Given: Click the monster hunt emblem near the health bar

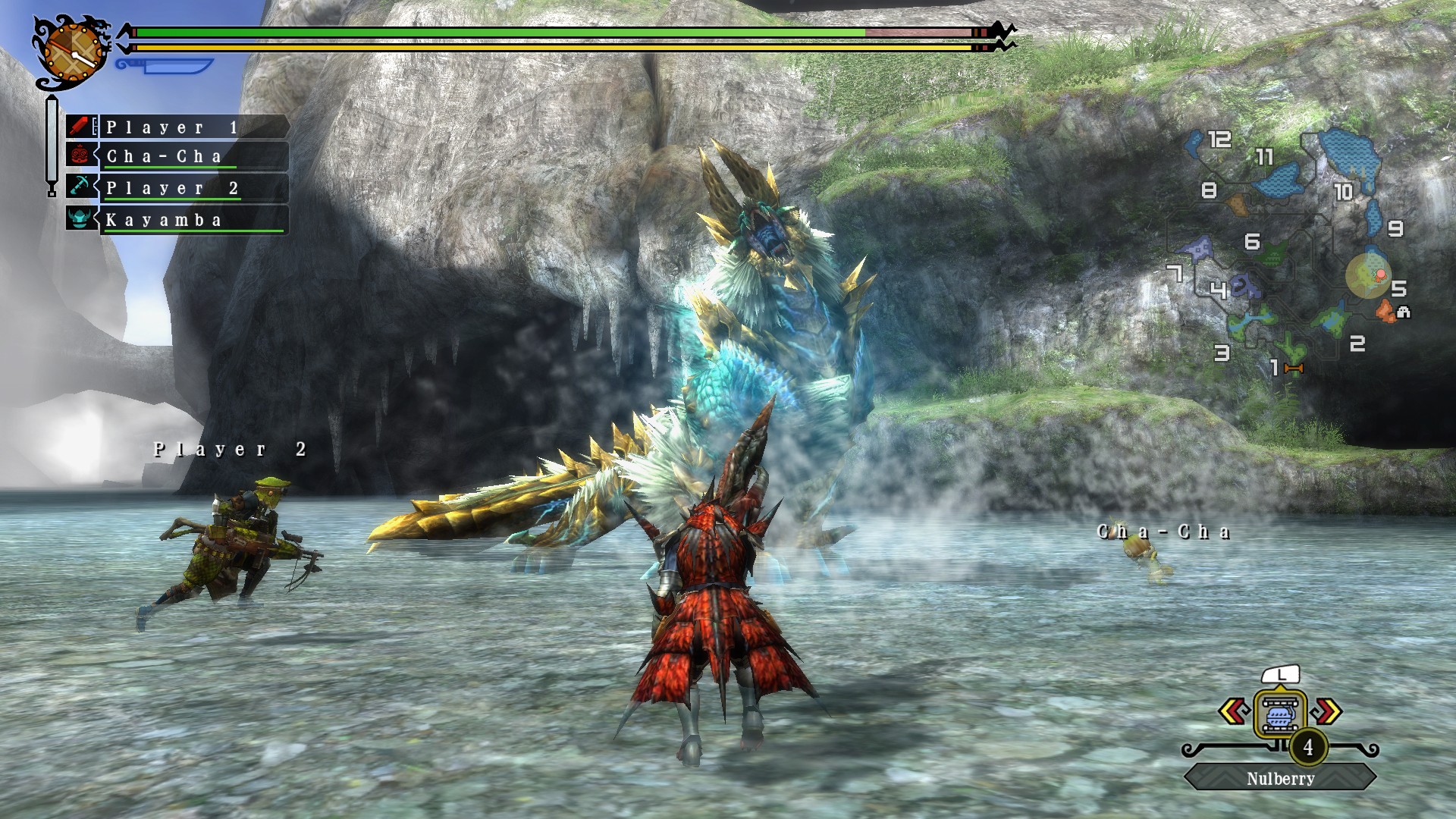Looking at the screenshot, I should click(x=72, y=52).
